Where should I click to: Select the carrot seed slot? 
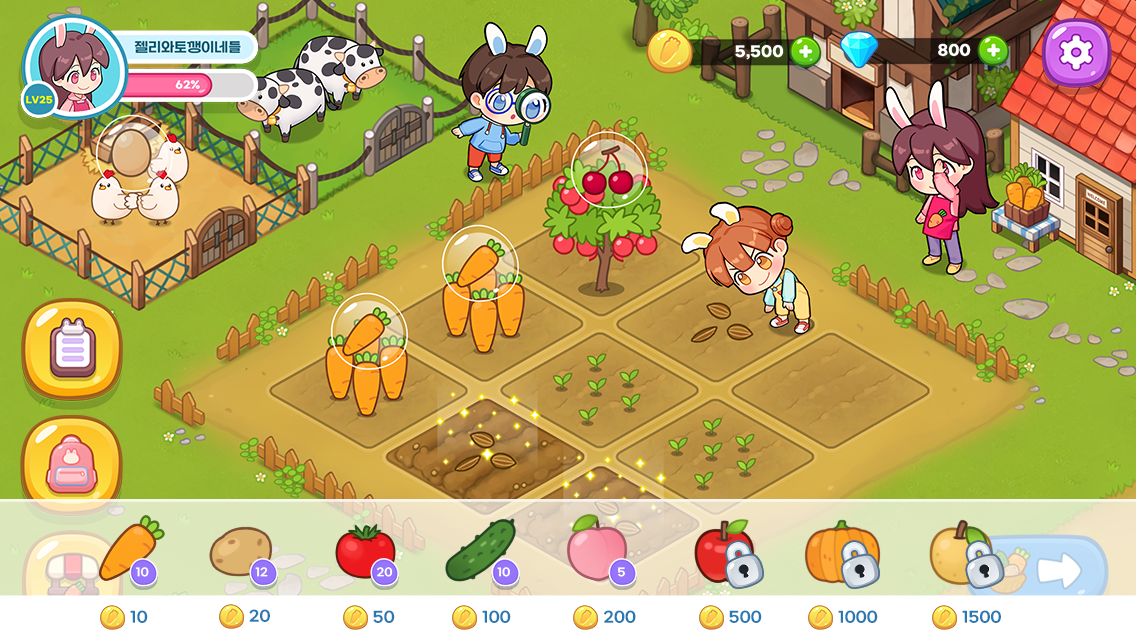click(x=130, y=551)
